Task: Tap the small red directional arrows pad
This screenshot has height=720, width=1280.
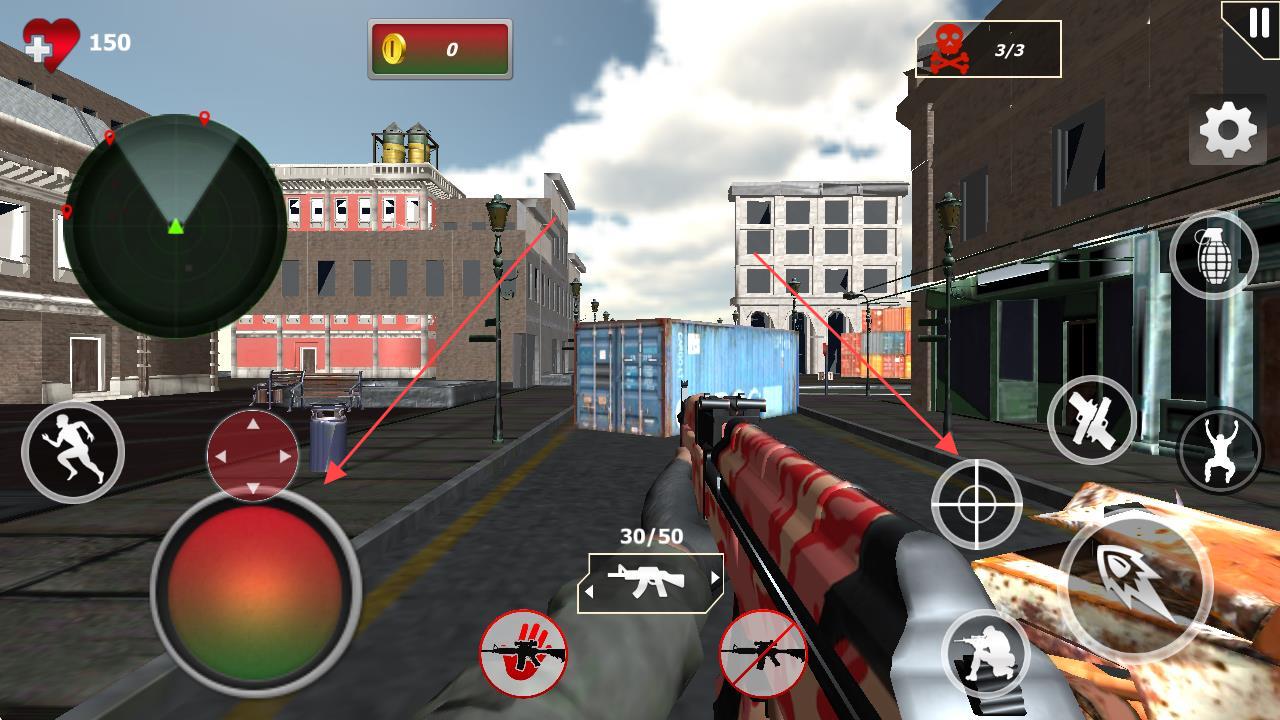Action: 253,456
